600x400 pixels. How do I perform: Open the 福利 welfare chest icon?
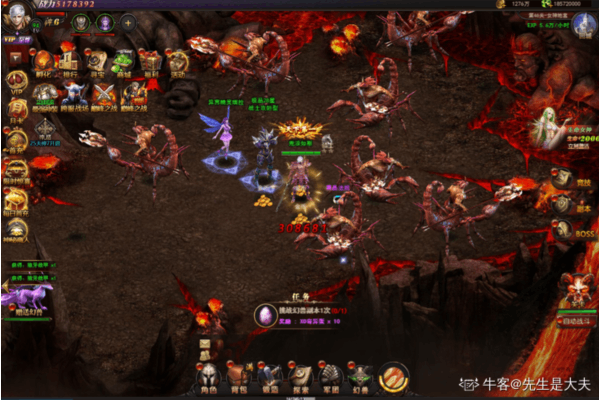point(149,64)
